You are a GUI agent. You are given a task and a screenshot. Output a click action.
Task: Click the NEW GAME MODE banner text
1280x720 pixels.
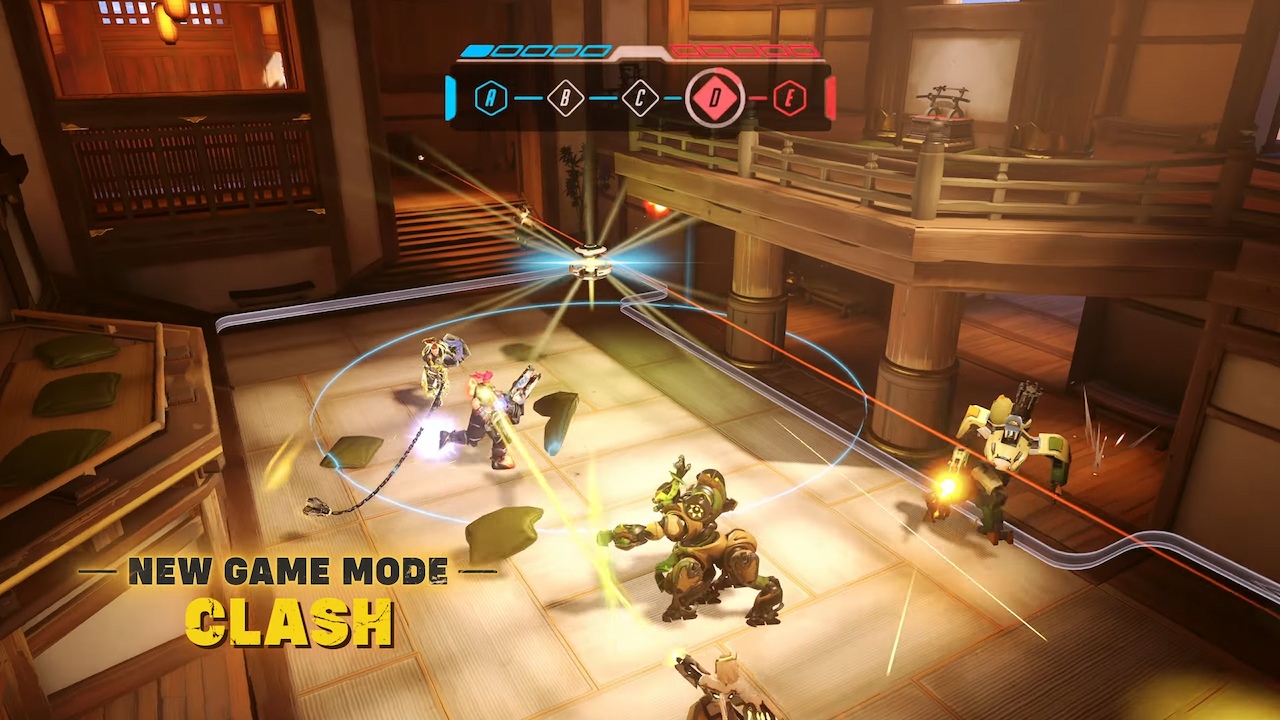pos(288,572)
